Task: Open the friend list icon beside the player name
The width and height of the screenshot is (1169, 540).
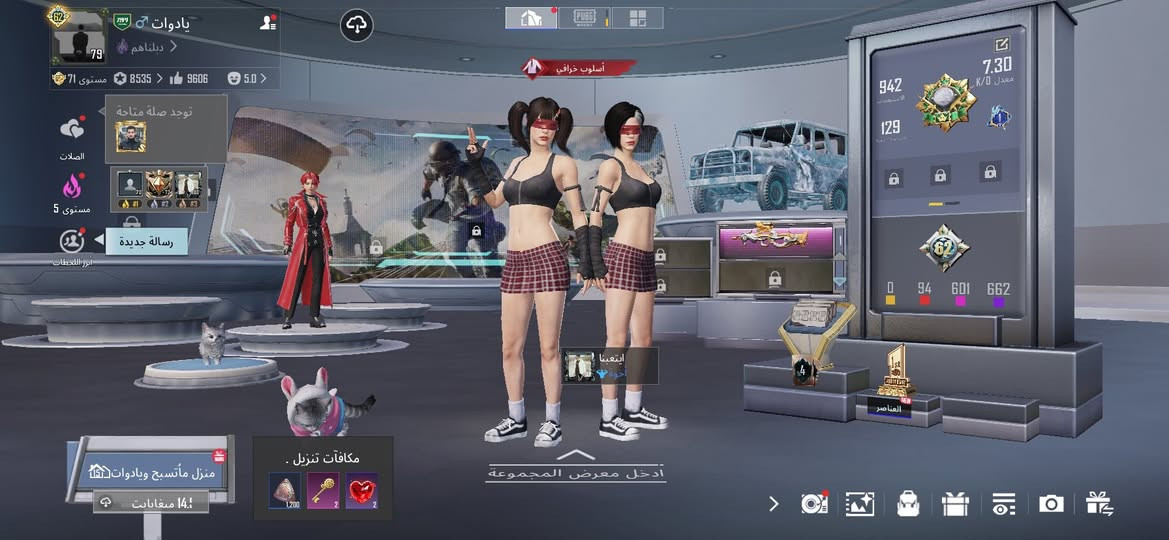Action: pyautogui.click(x=267, y=22)
